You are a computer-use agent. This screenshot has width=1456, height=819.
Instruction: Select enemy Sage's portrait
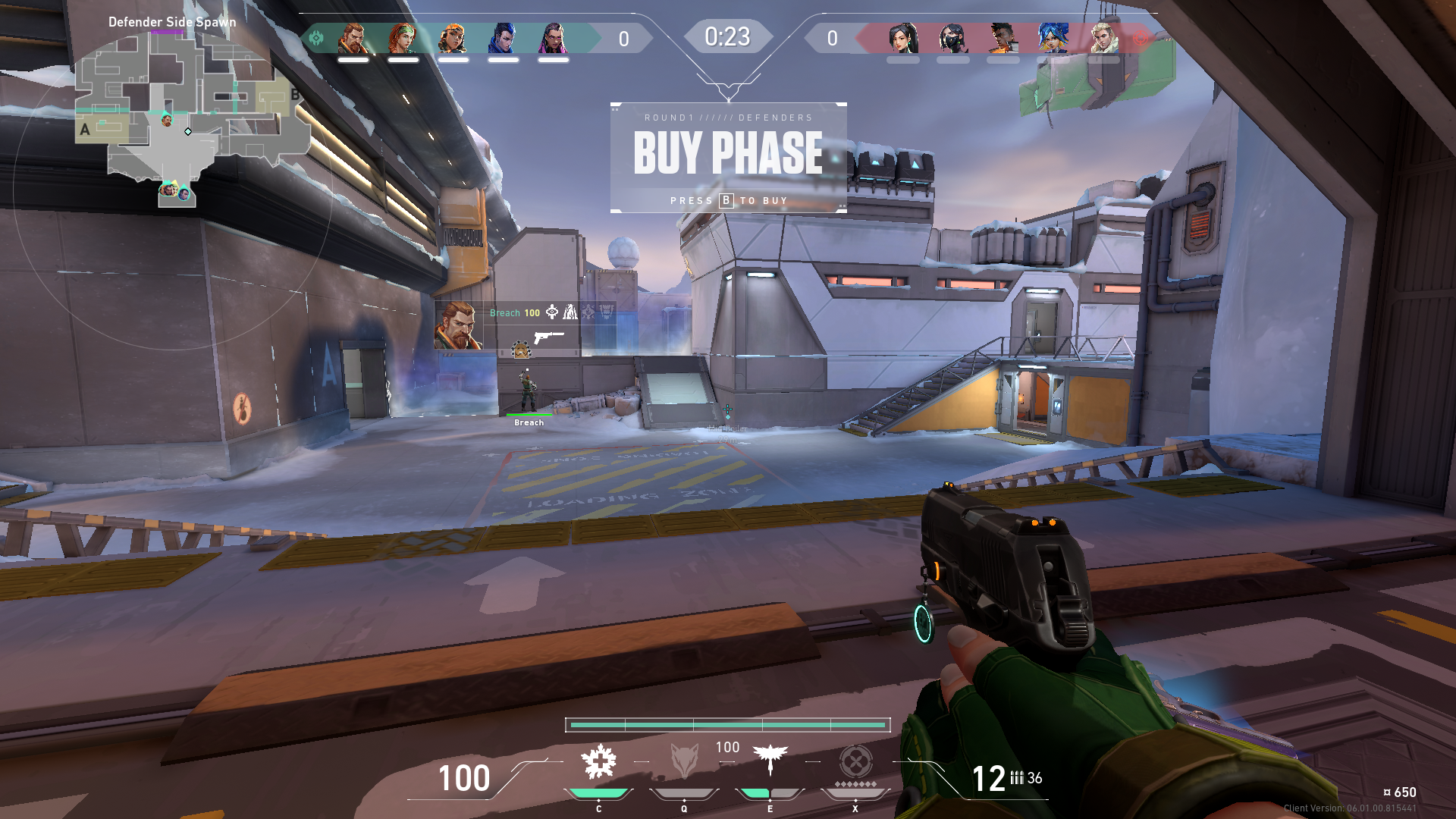903,38
